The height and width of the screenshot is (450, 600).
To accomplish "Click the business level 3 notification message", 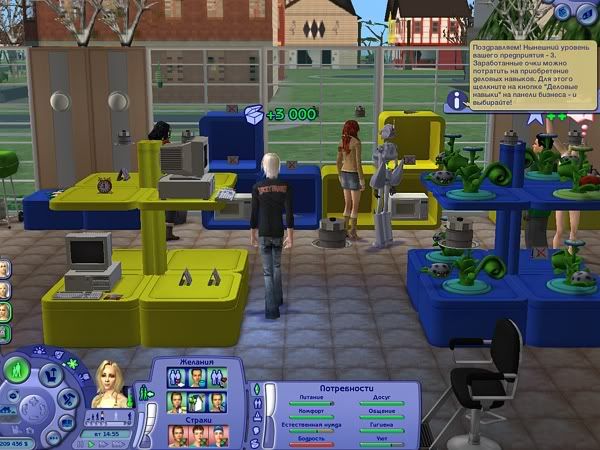I will (530, 62).
